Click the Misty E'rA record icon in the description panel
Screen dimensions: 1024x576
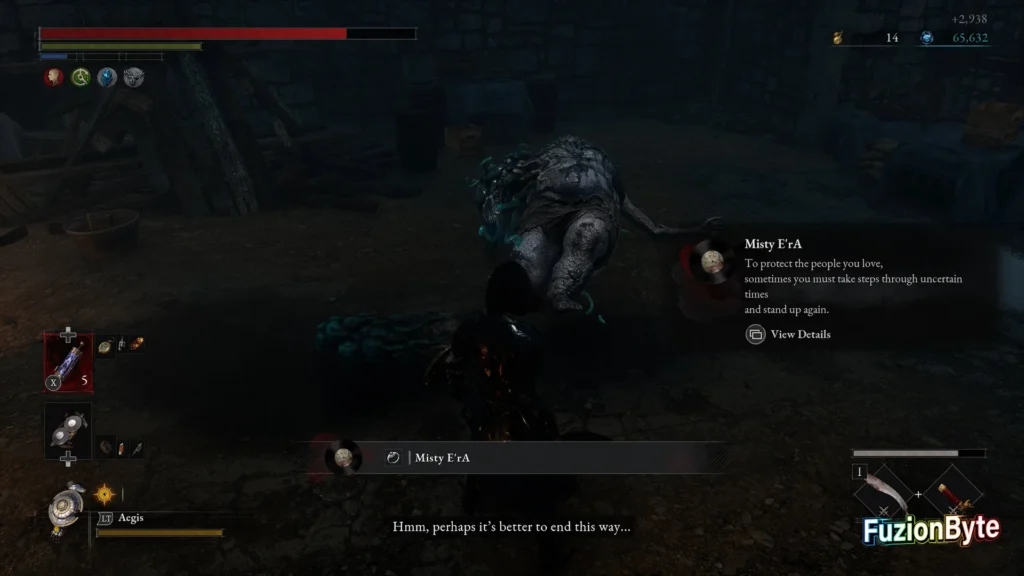pyautogui.click(x=712, y=262)
